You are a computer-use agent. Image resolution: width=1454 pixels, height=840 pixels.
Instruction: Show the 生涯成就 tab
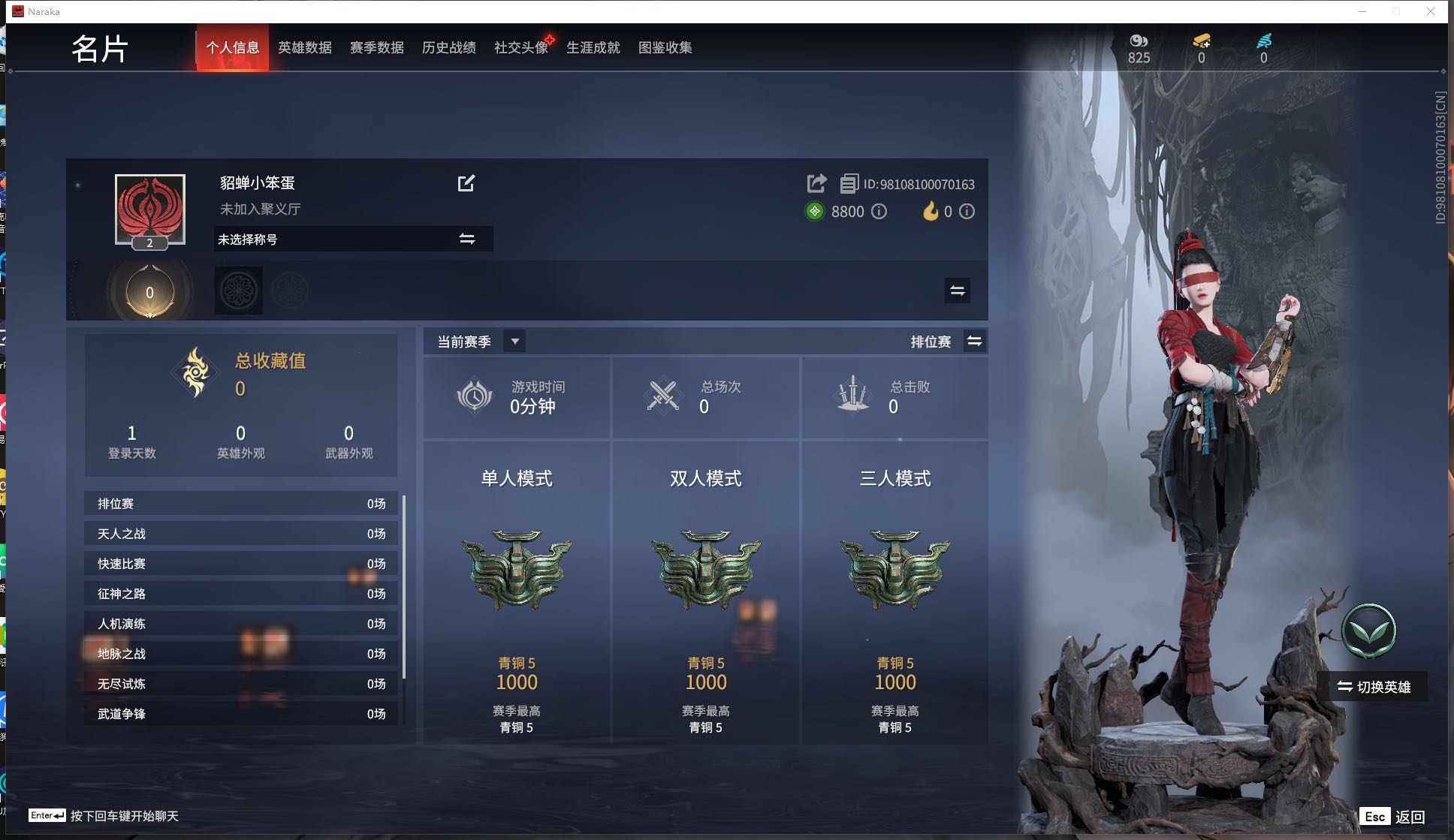[593, 48]
